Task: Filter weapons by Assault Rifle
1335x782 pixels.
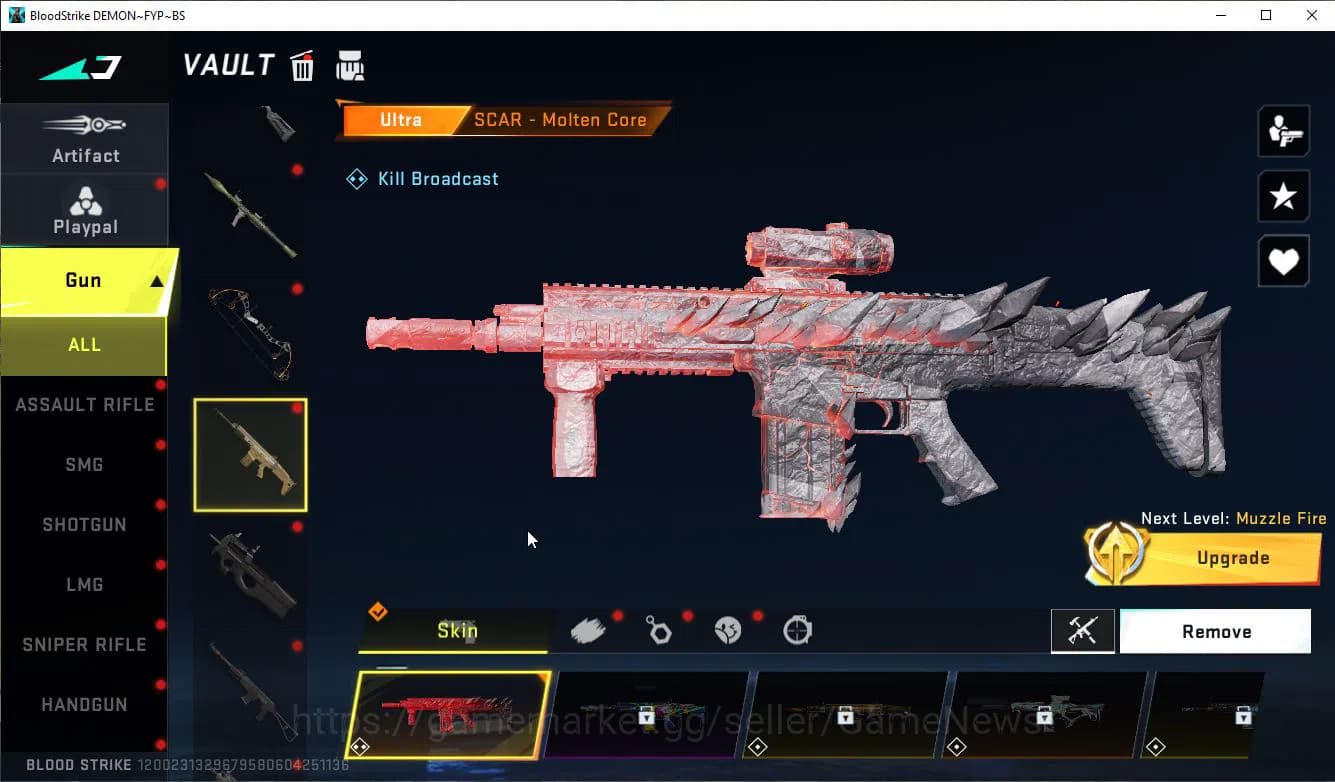Action: pyautogui.click(x=84, y=405)
